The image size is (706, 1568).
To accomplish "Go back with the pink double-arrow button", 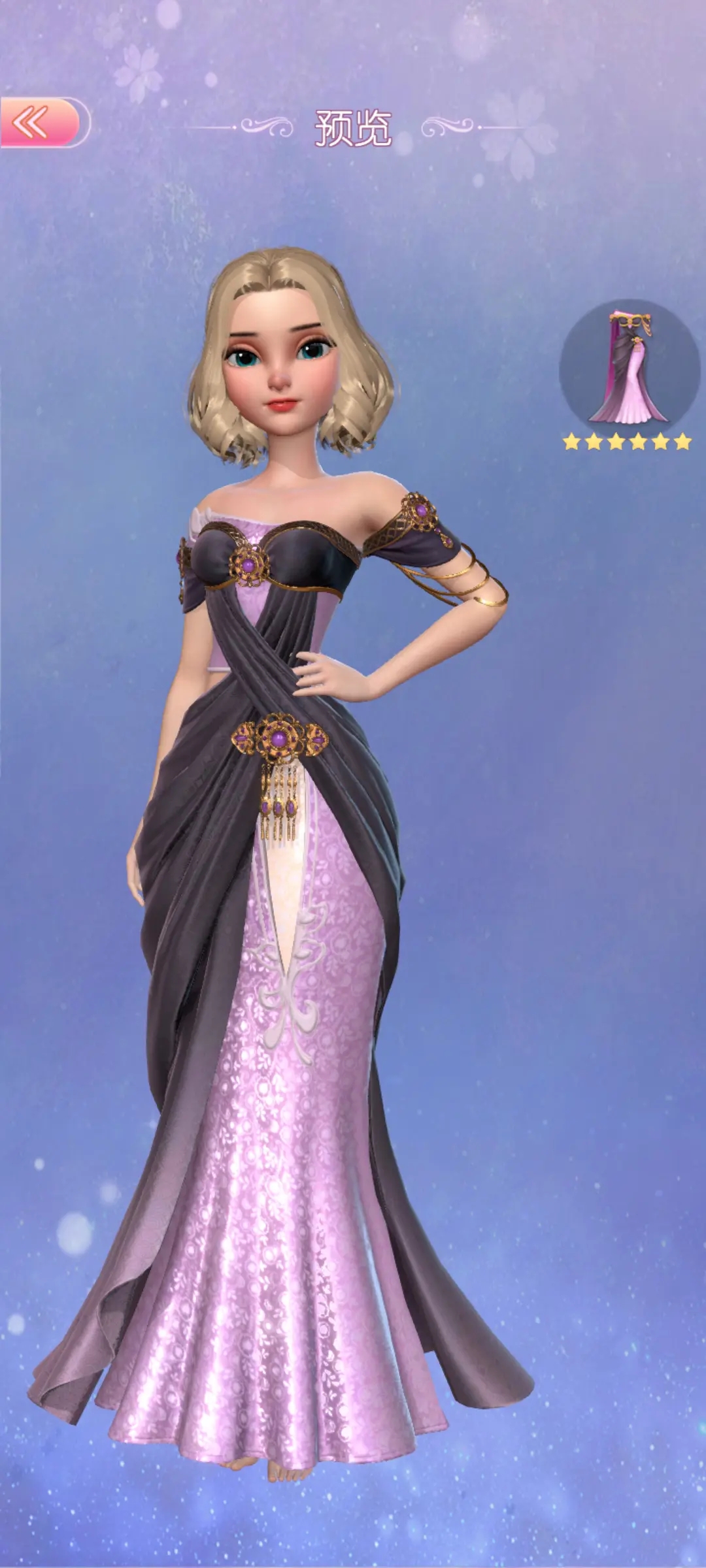I will [41, 122].
